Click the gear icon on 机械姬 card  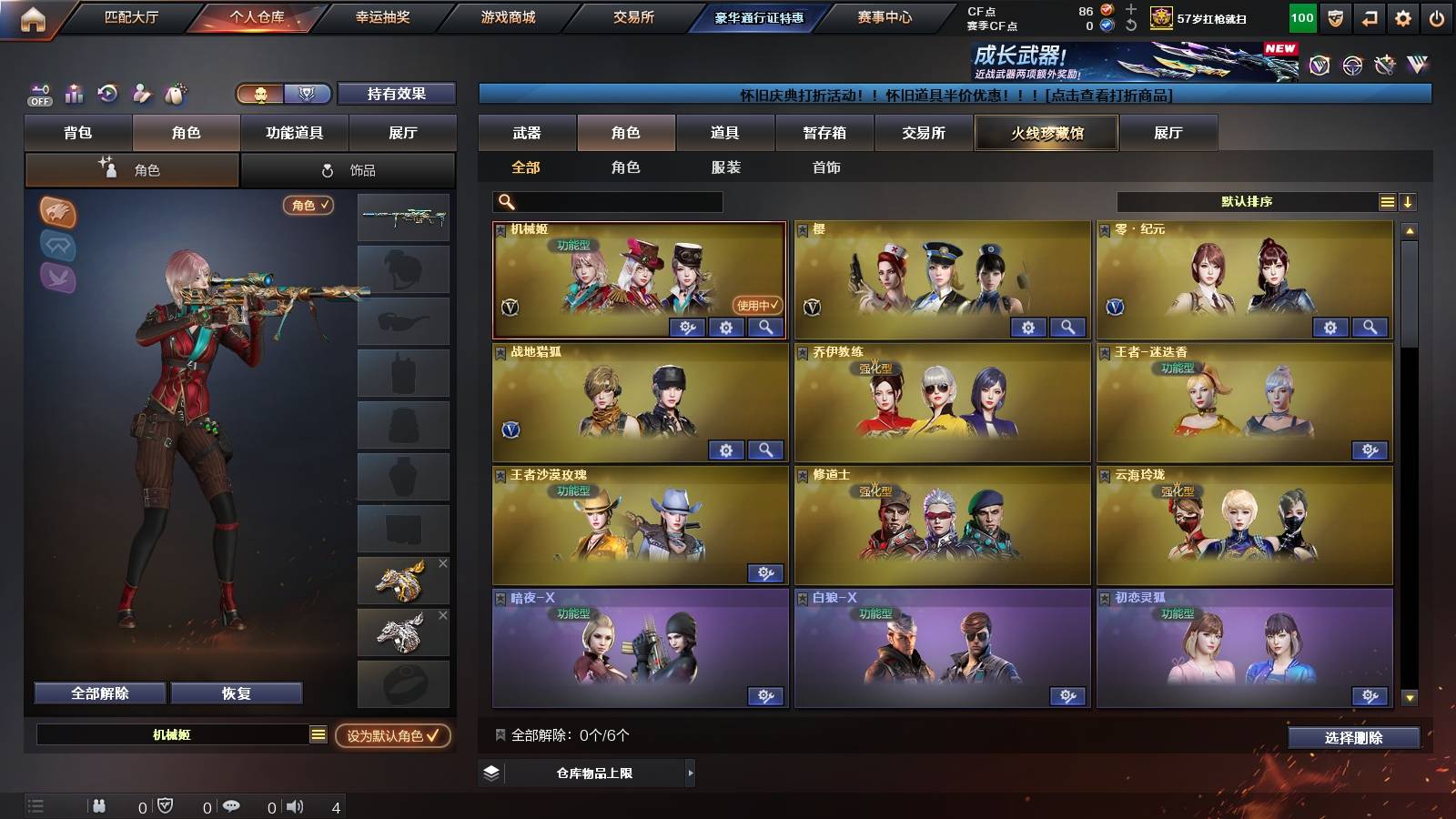pyautogui.click(x=724, y=328)
